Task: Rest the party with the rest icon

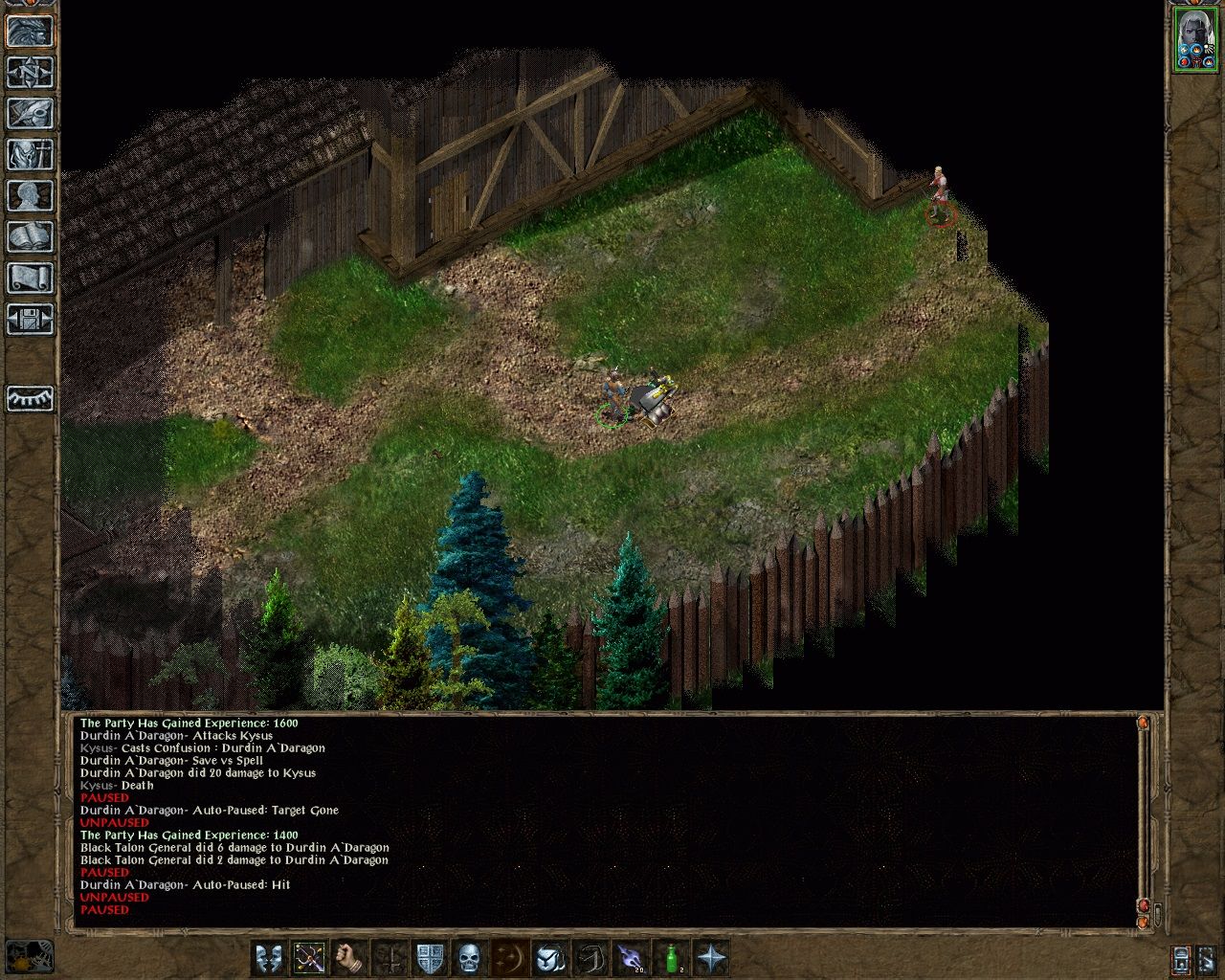Action: coord(32,400)
